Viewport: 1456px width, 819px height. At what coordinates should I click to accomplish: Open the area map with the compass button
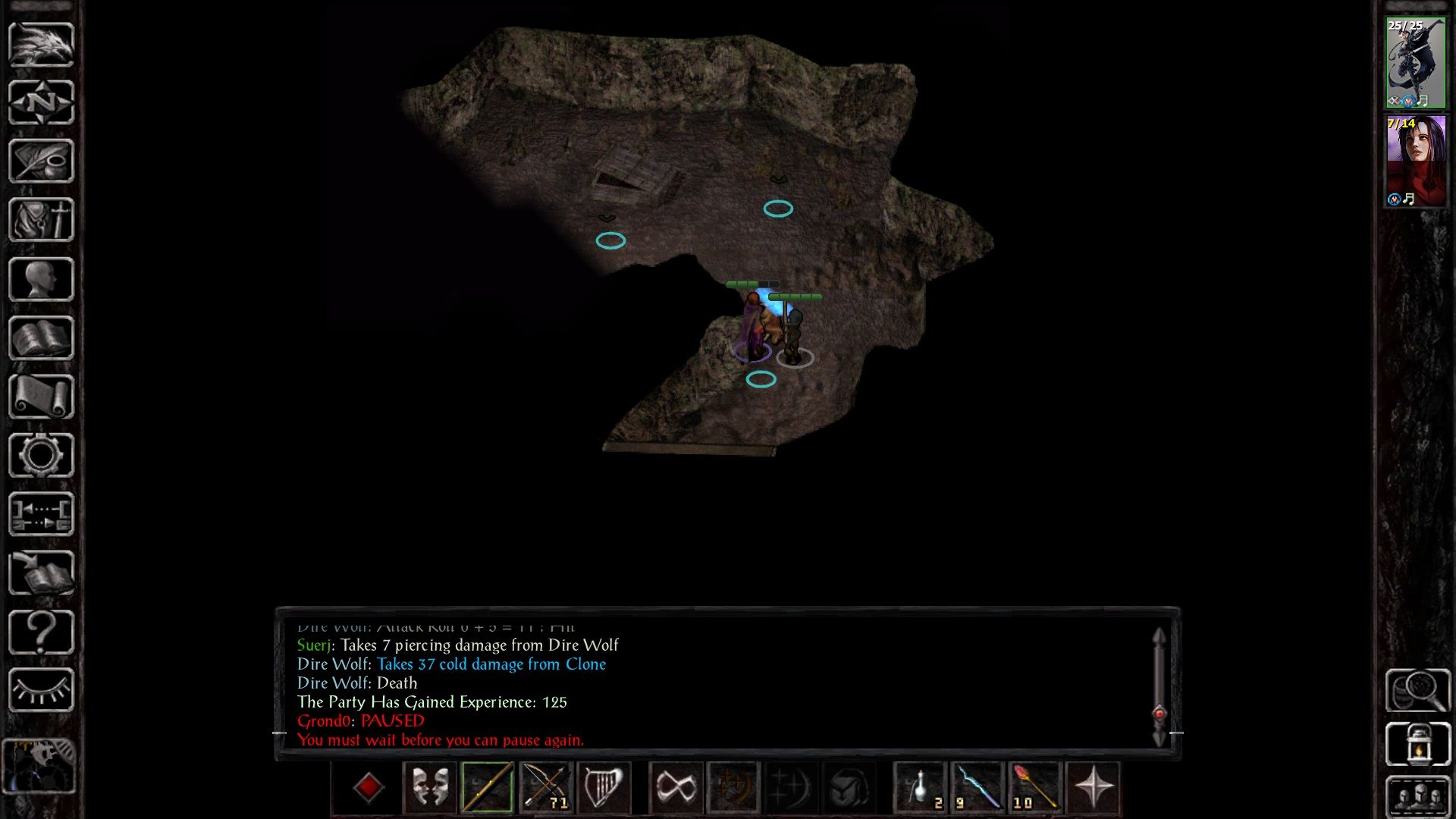(41, 102)
